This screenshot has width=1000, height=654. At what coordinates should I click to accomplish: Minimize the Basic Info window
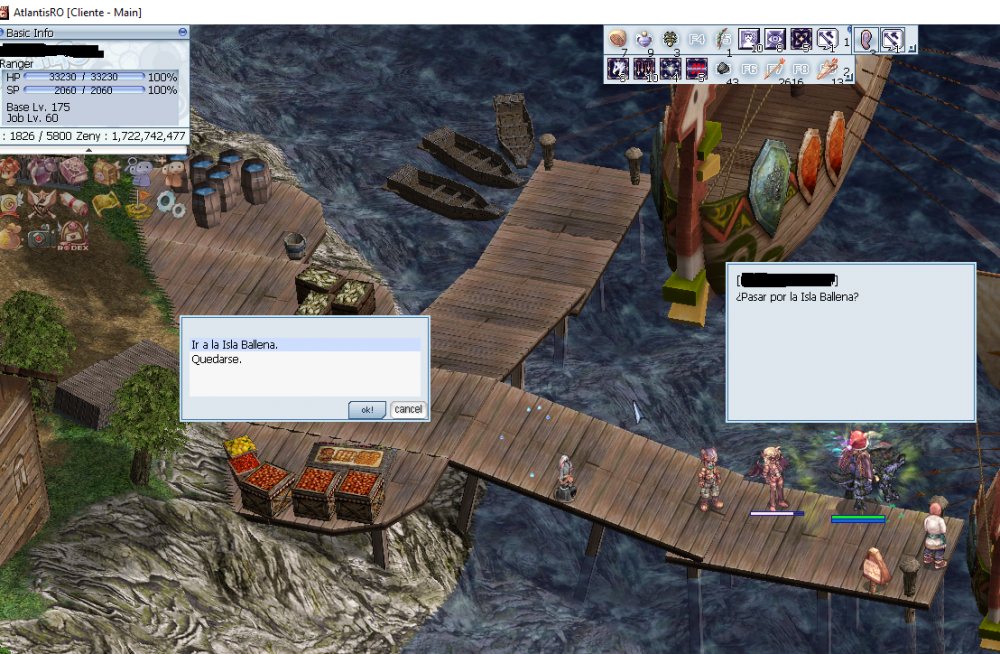click(x=182, y=32)
